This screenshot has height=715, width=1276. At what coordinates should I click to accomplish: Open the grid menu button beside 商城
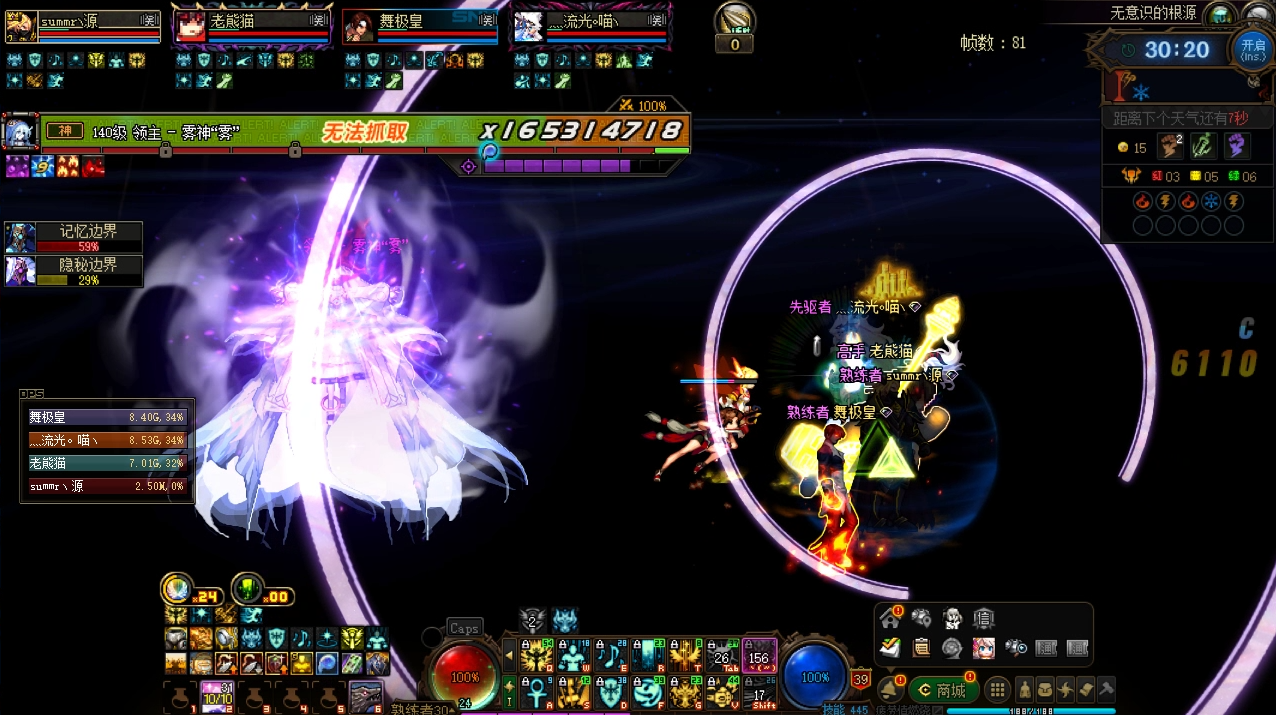(x=997, y=690)
